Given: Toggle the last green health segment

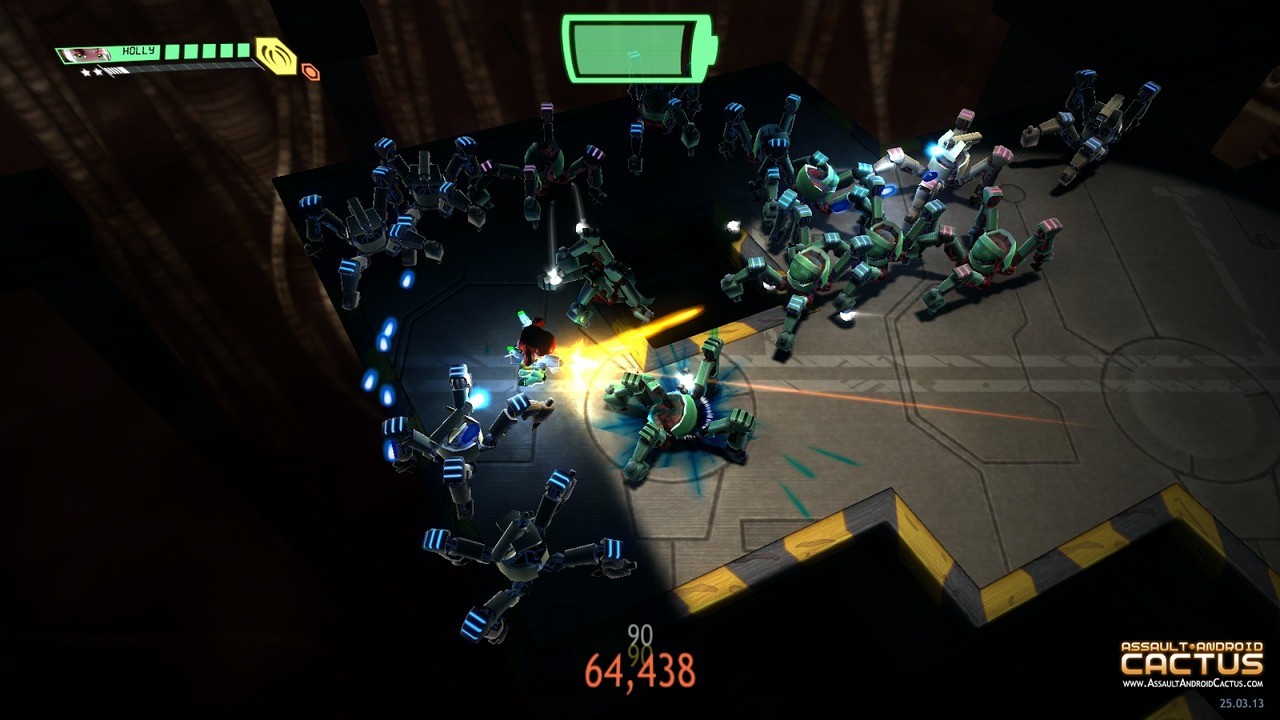Looking at the screenshot, I should 242,52.
